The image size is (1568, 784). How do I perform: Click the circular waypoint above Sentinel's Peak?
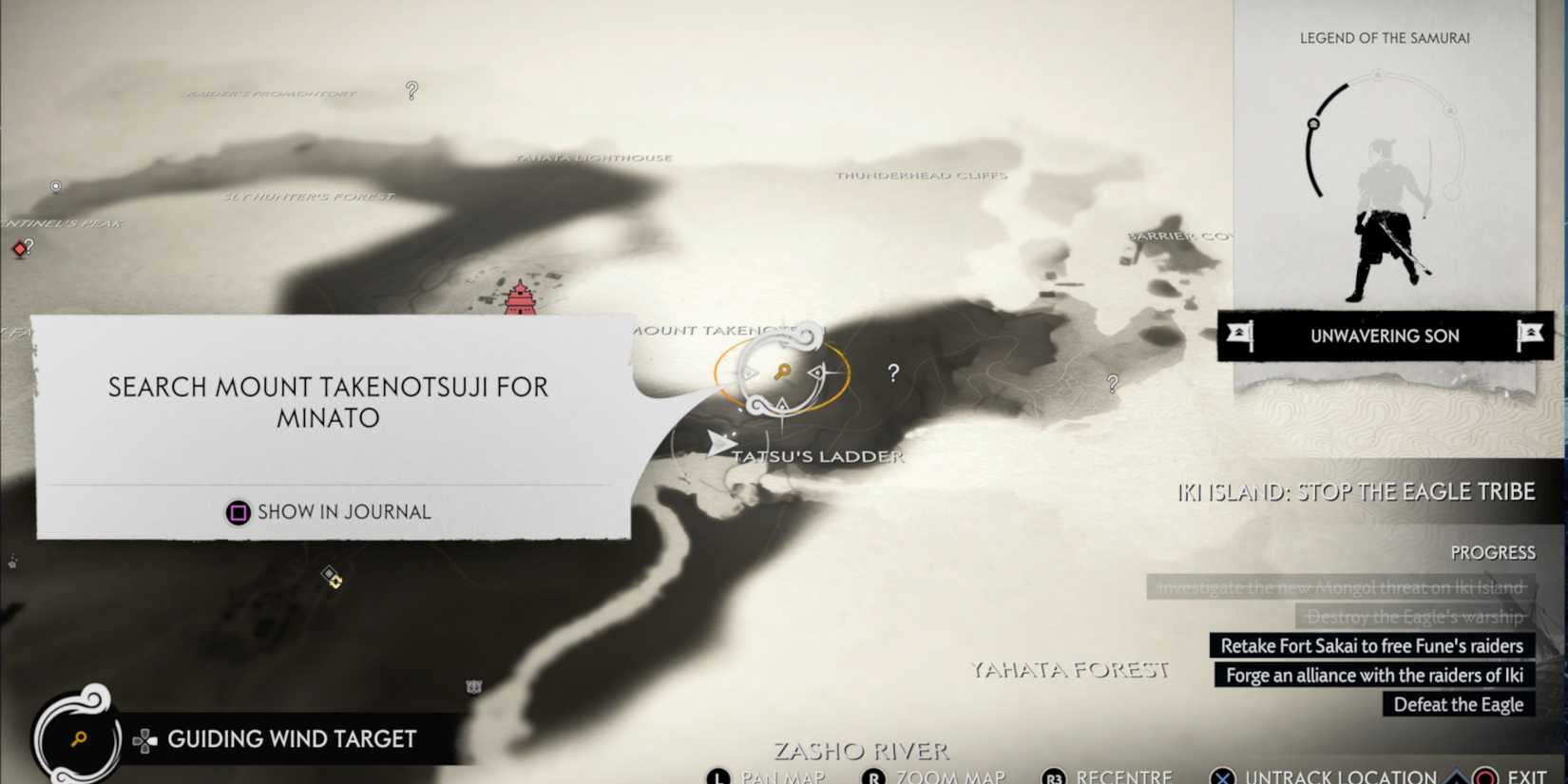pos(56,185)
